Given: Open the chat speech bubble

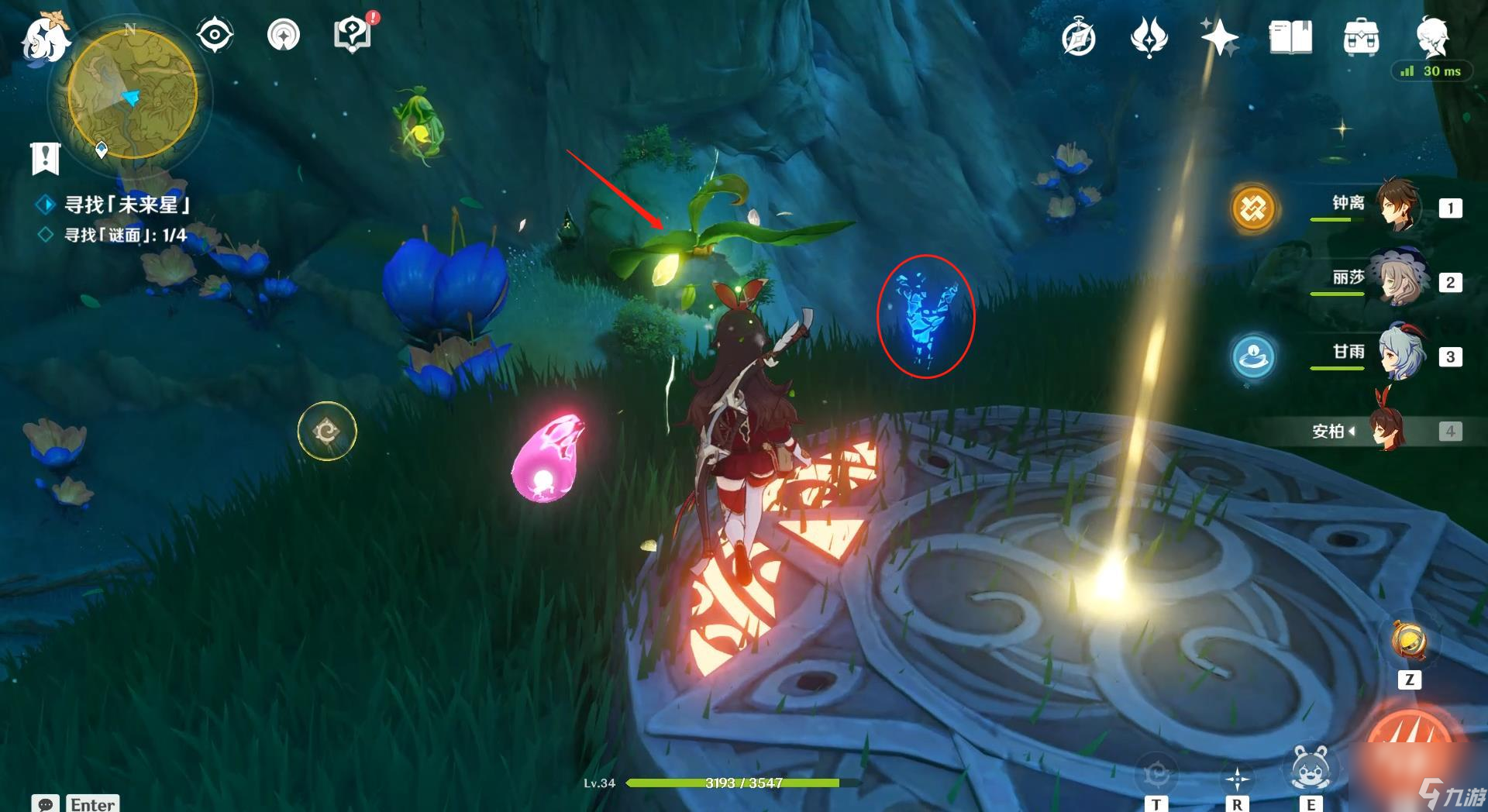Looking at the screenshot, I should 45,803.
